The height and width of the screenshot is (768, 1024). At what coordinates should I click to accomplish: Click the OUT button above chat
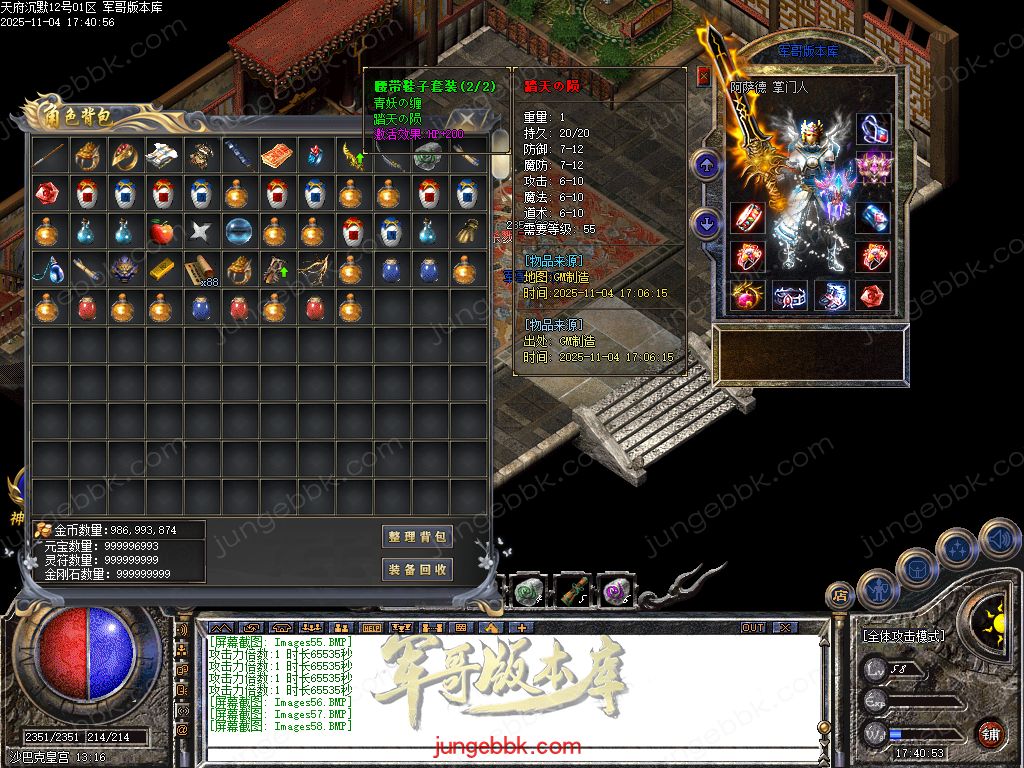click(753, 628)
